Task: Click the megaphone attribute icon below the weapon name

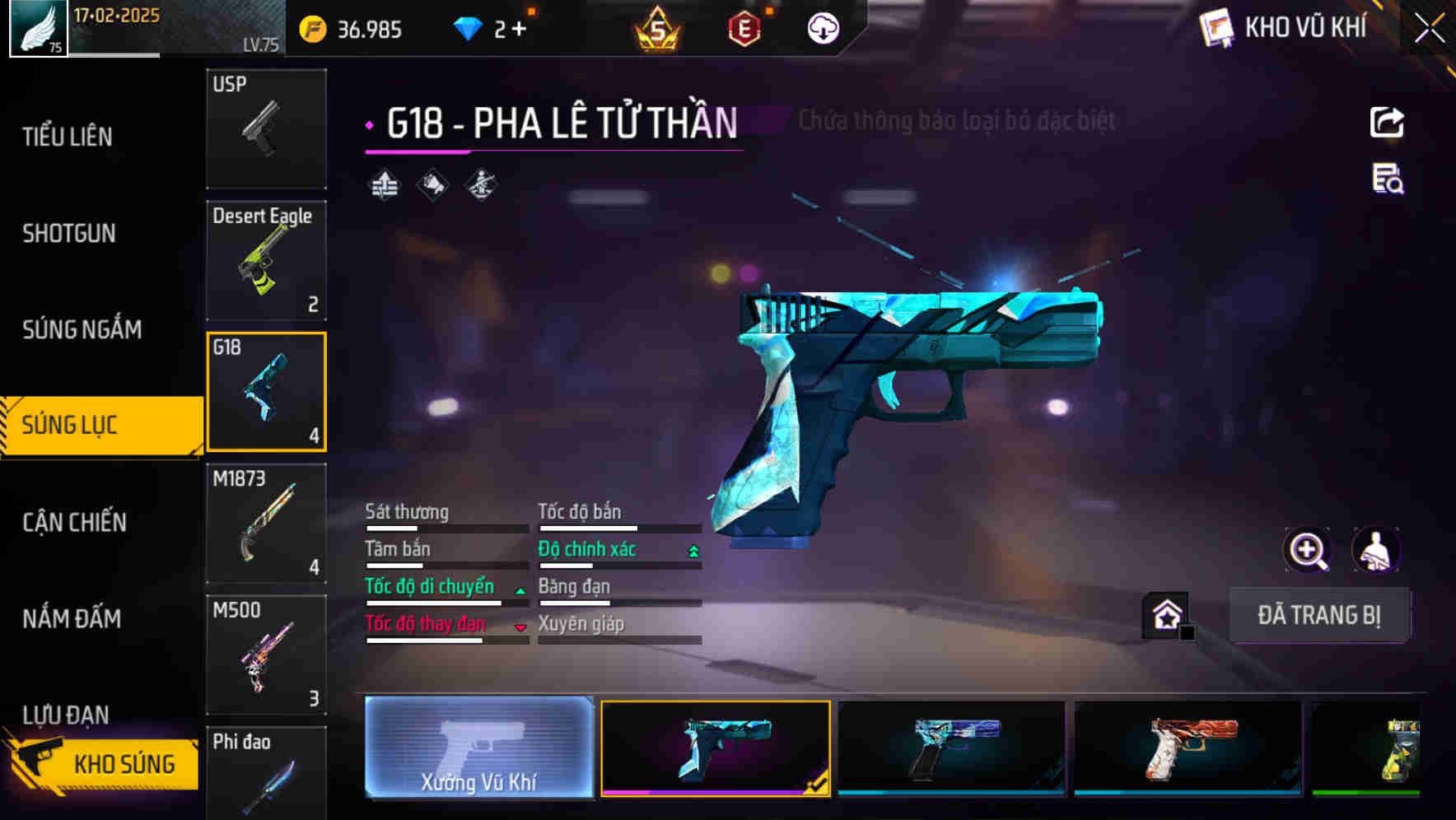Action: (432, 183)
